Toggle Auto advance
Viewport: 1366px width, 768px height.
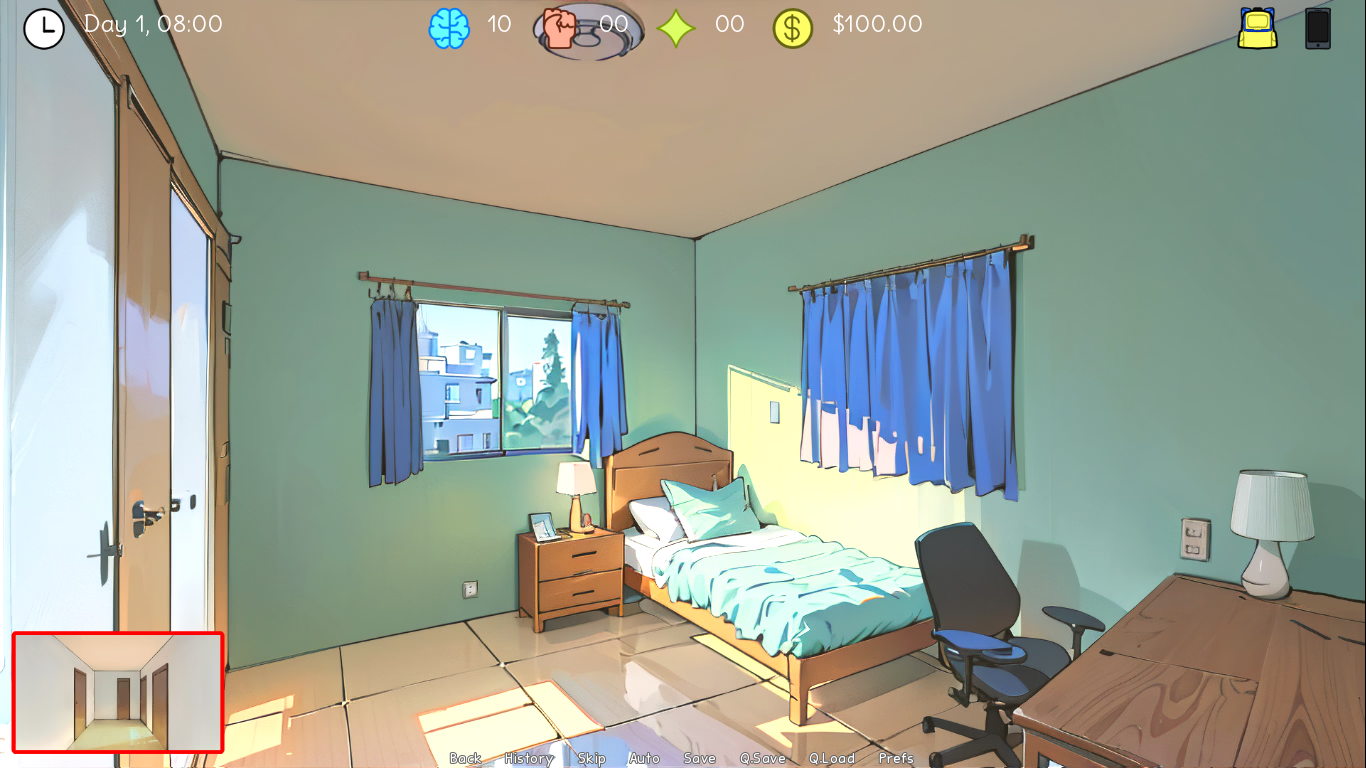tap(644, 758)
